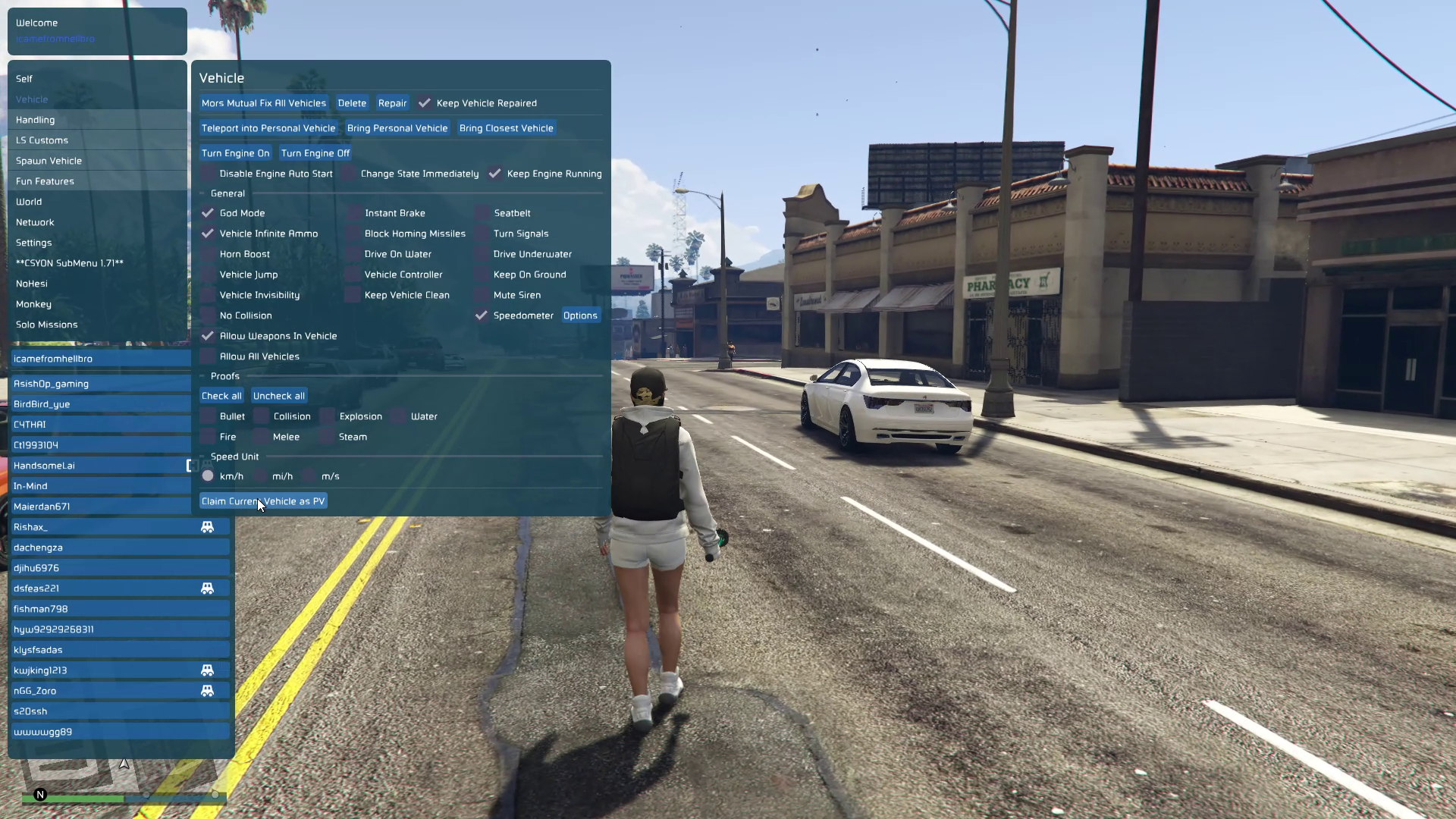Enable the Horn Boost option

208,254
